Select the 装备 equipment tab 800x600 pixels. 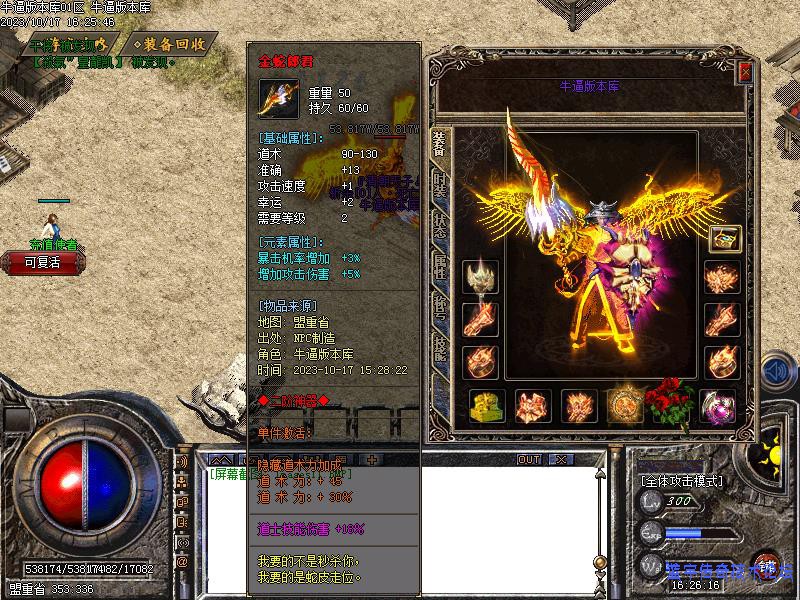coord(439,145)
